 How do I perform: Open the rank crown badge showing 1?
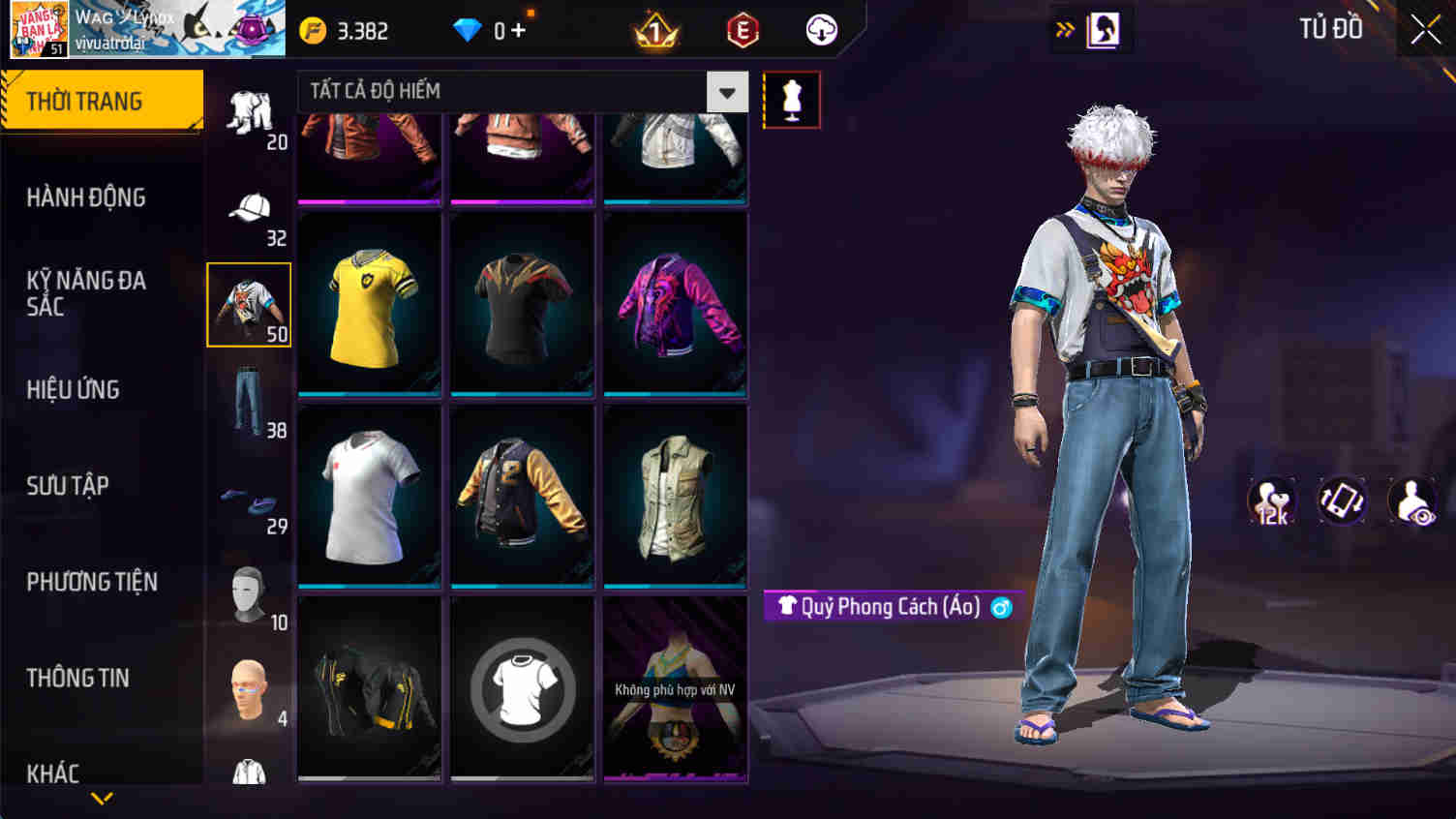(x=653, y=29)
